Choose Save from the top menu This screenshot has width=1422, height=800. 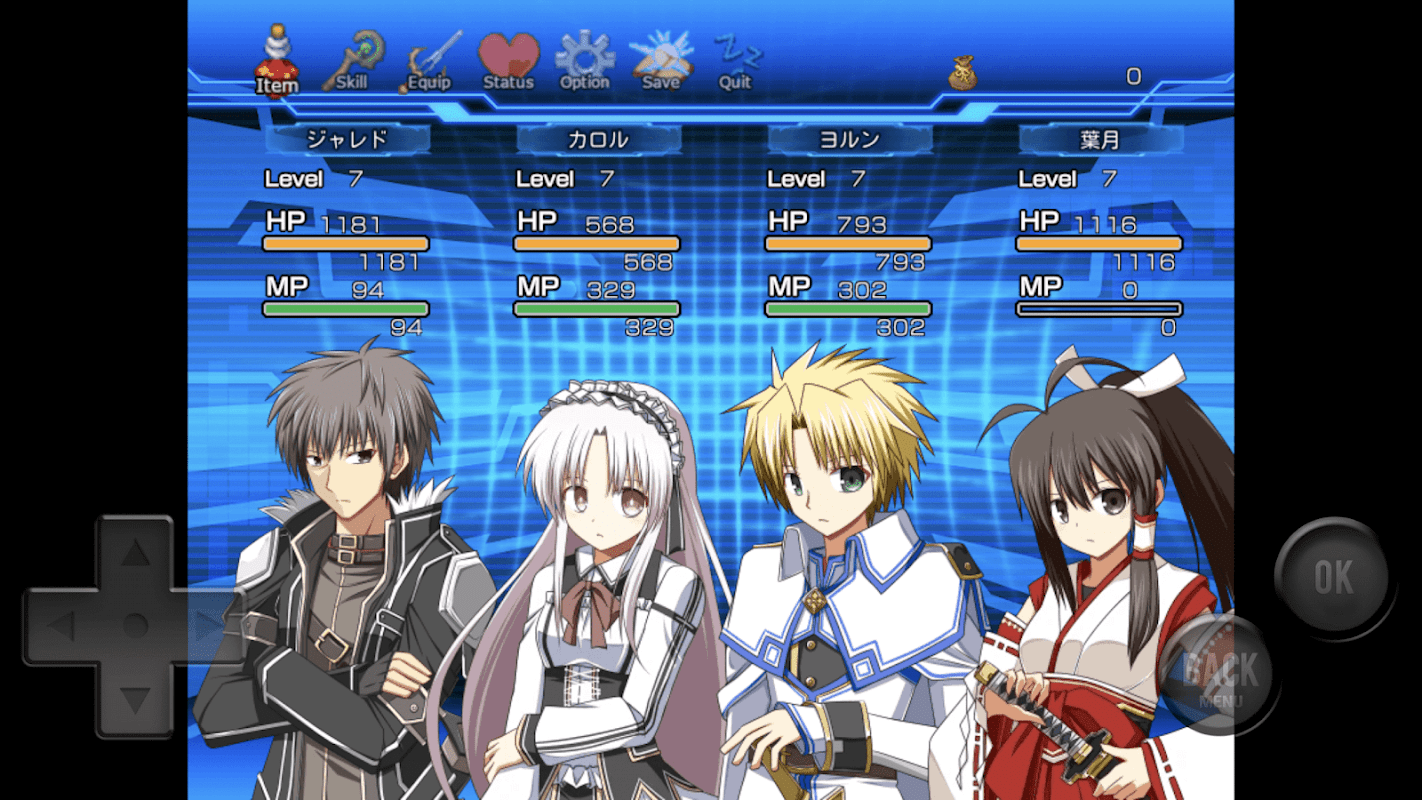pos(660,62)
